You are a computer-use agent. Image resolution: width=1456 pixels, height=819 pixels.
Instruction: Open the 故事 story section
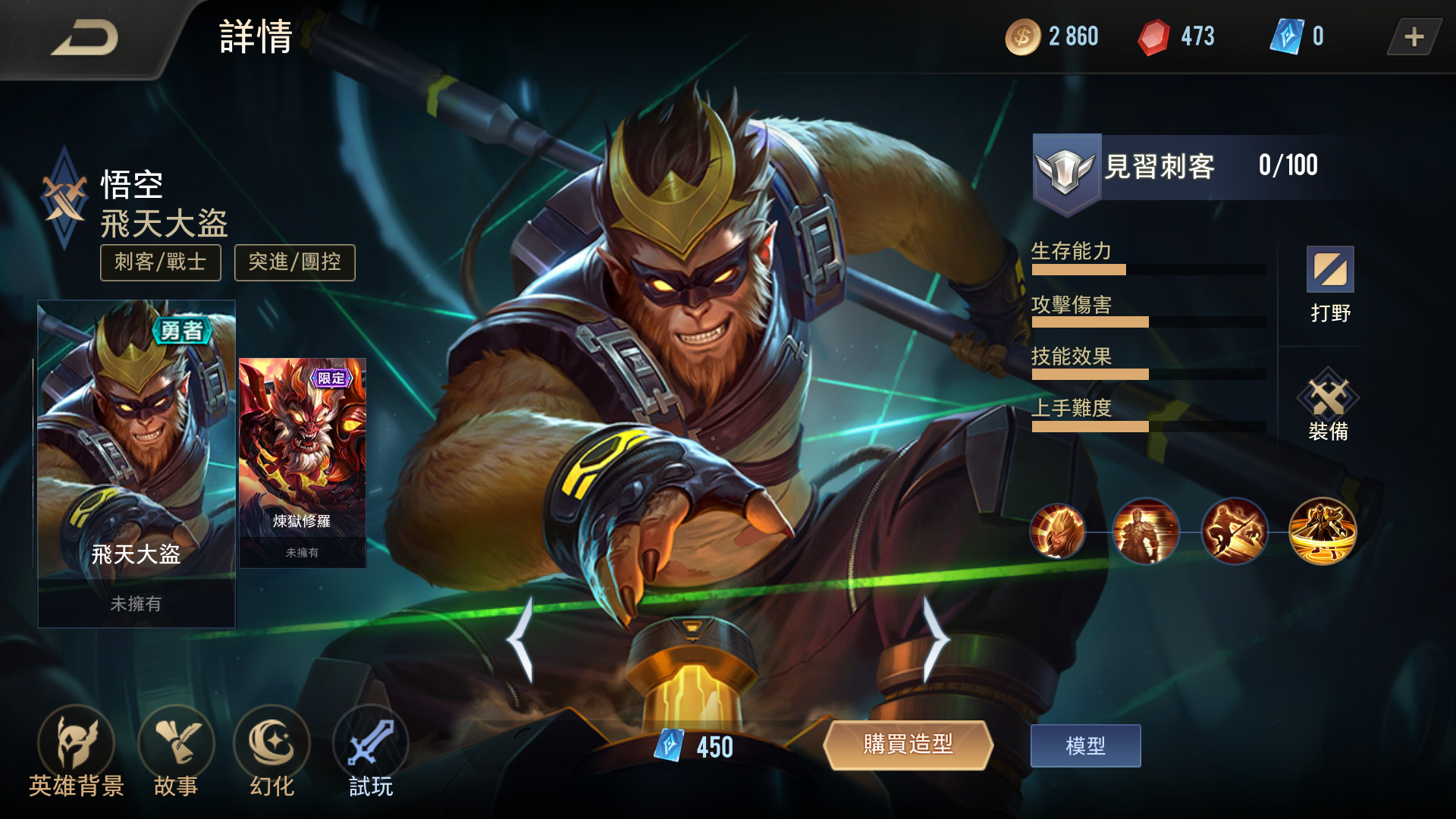coord(176,752)
